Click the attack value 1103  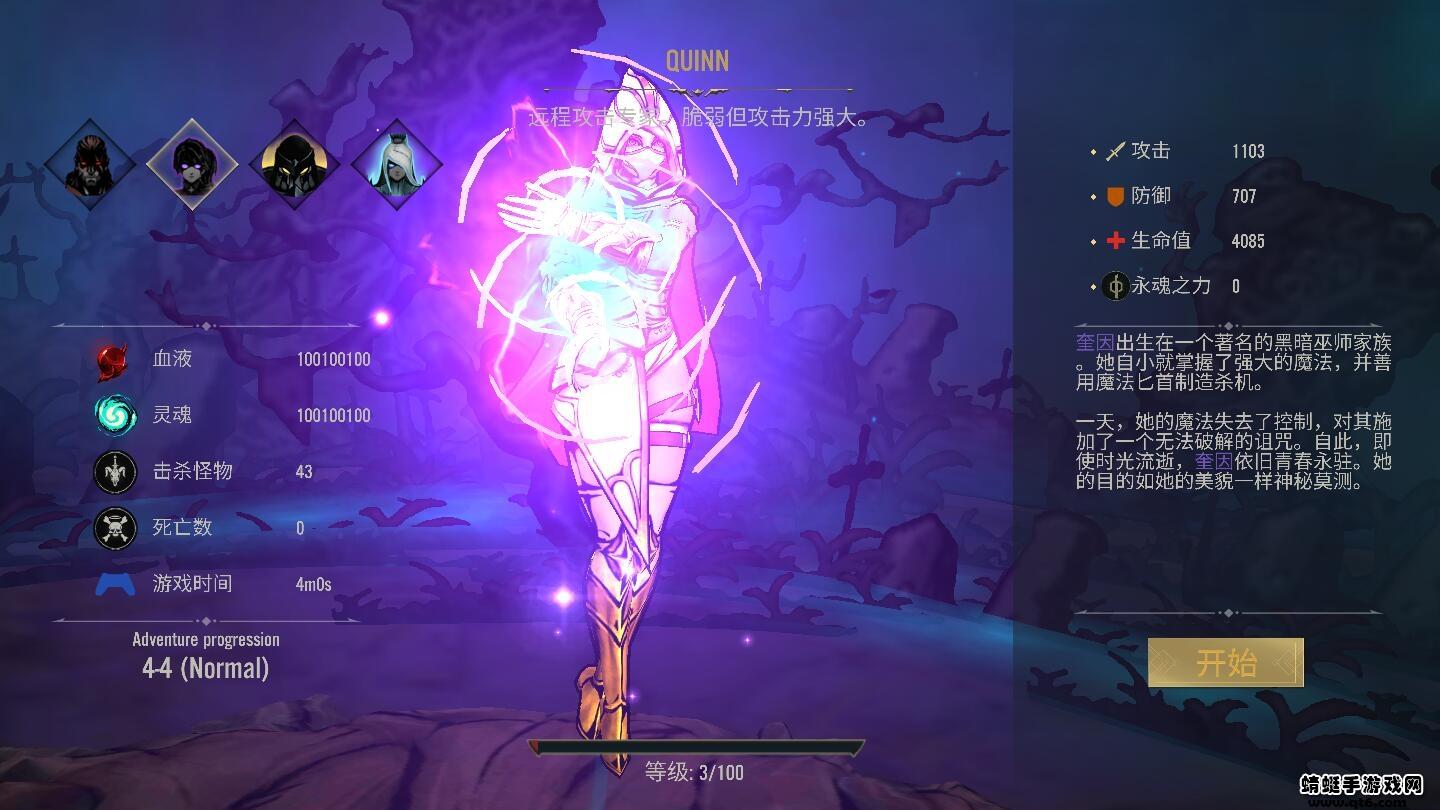1248,151
